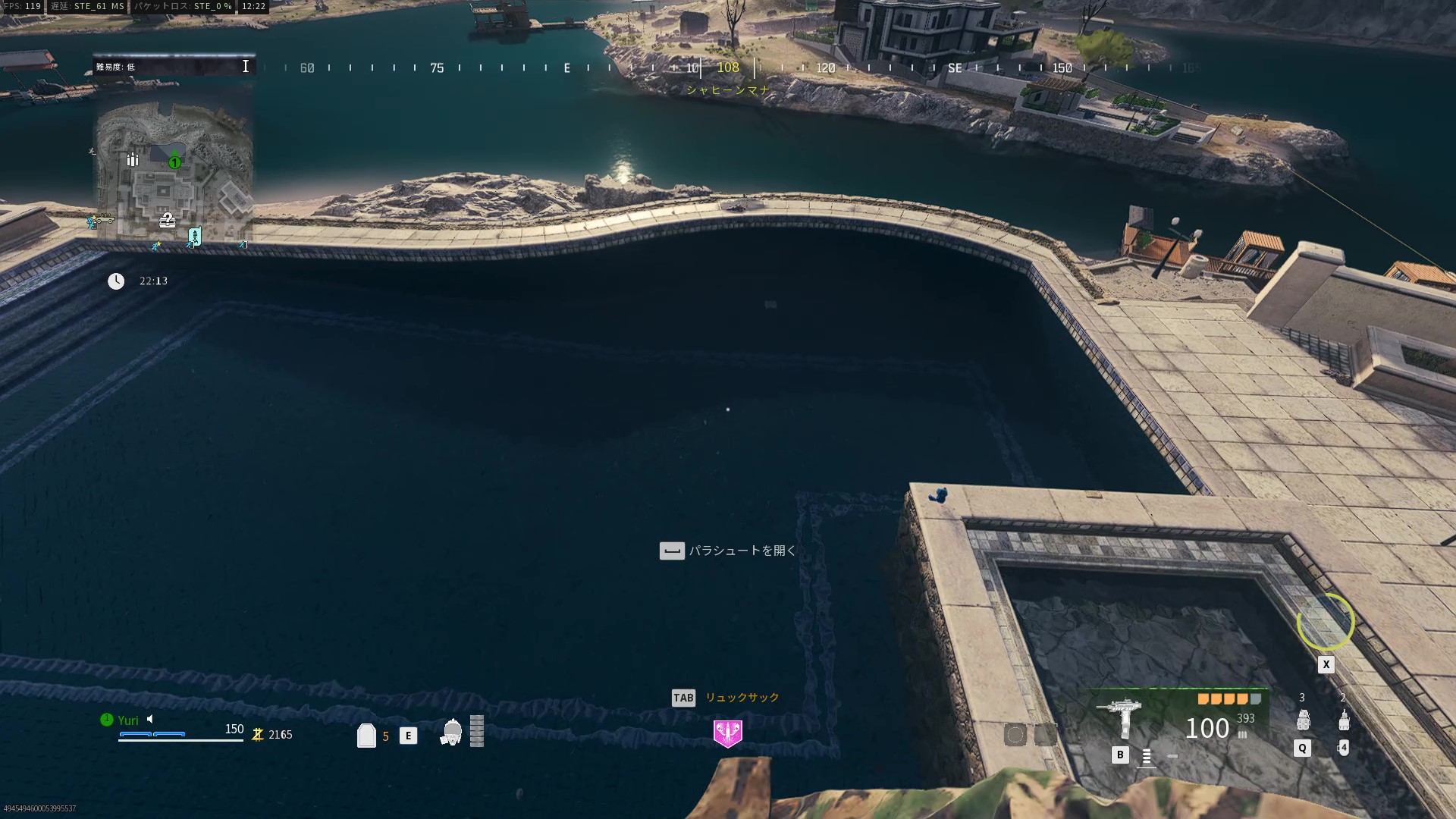
Task: Select the green player marker numbered 1
Action: 175,162
